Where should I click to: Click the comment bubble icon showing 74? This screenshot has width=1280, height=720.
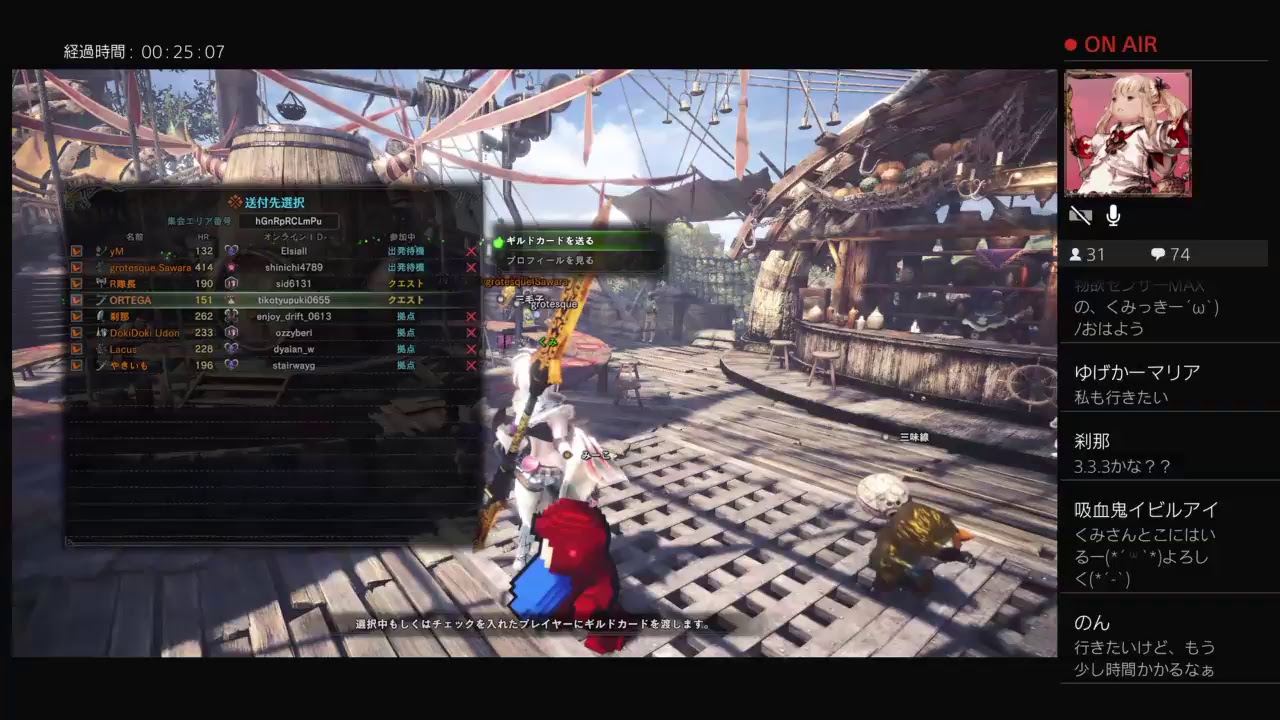pyautogui.click(x=1156, y=254)
